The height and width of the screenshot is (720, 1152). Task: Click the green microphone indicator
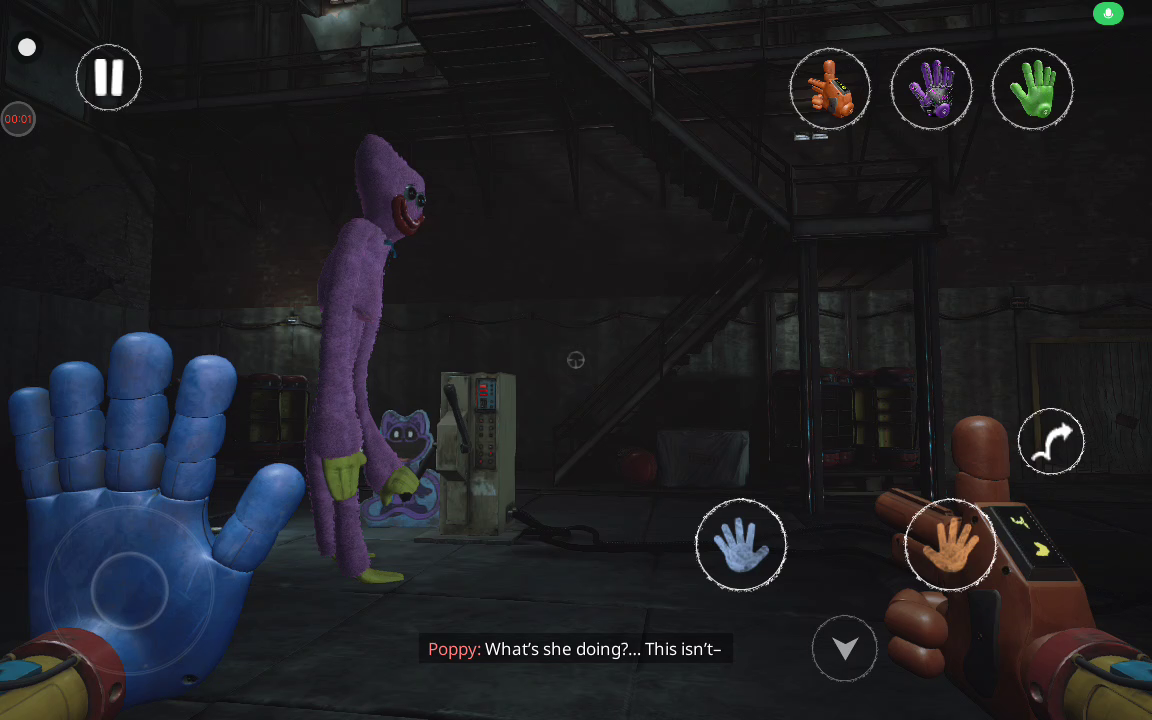point(1107,13)
